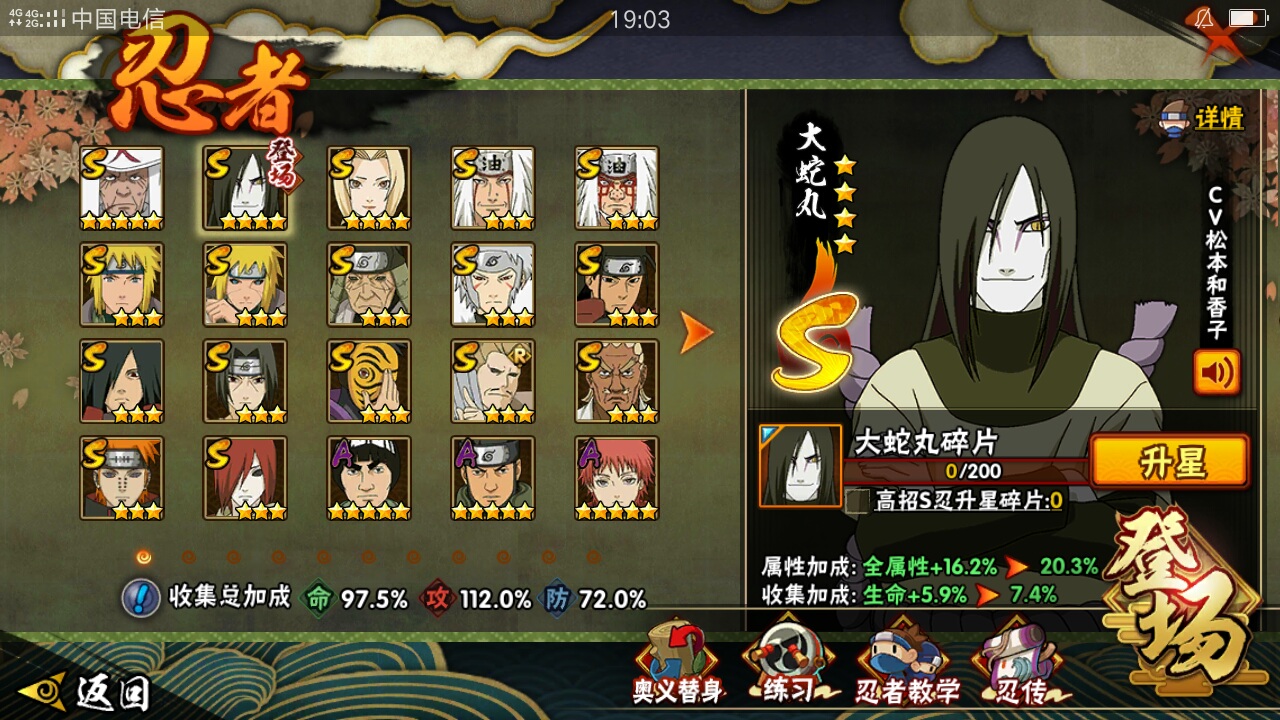Choose the Might Guy A-rank portrait
The image size is (1280, 720).
[369, 478]
